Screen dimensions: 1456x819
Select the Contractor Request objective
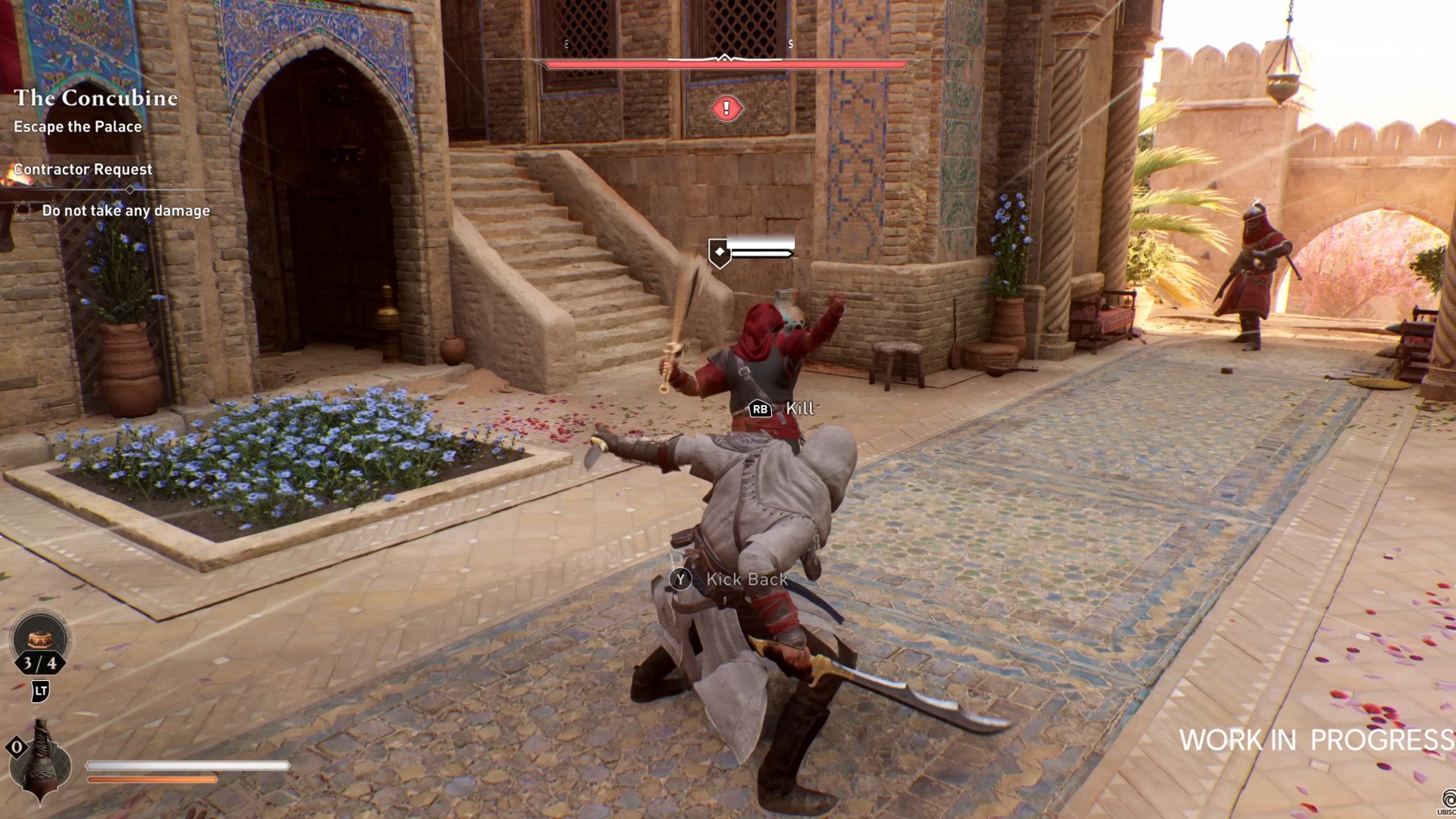point(83,169)
